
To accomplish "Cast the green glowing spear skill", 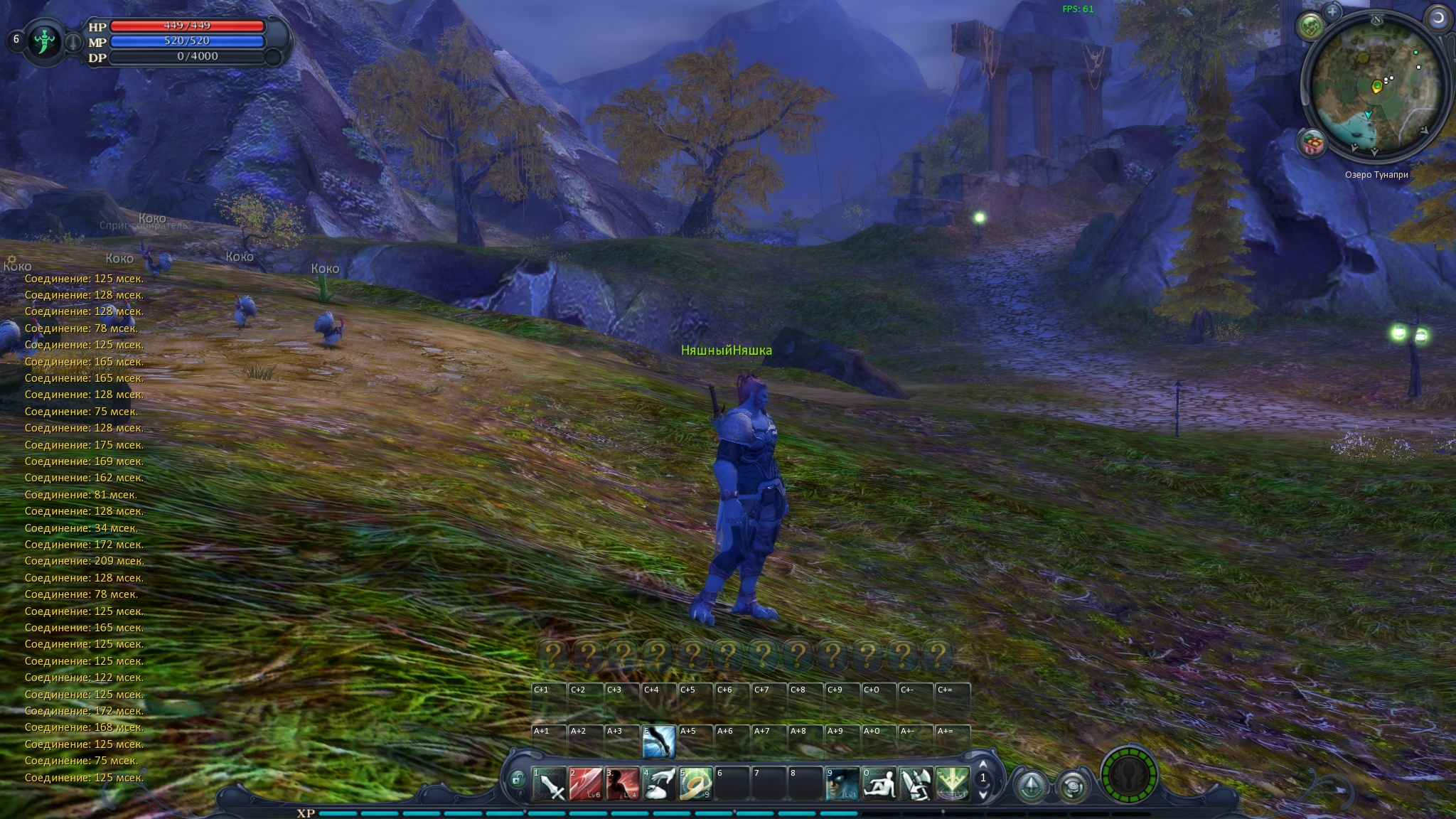I will (953, 783).
